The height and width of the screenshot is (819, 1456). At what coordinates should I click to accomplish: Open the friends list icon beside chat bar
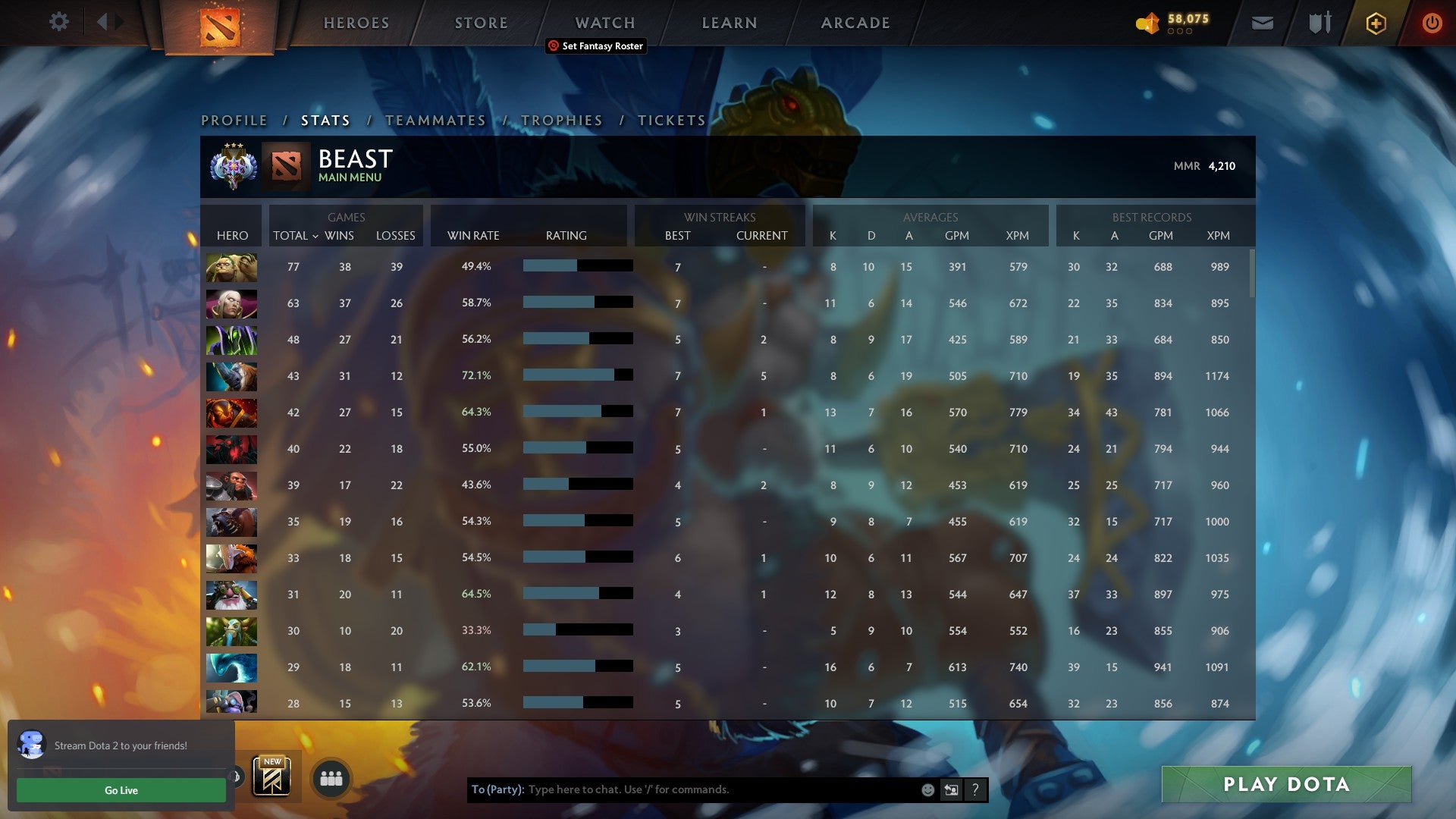tap(329, 777)
